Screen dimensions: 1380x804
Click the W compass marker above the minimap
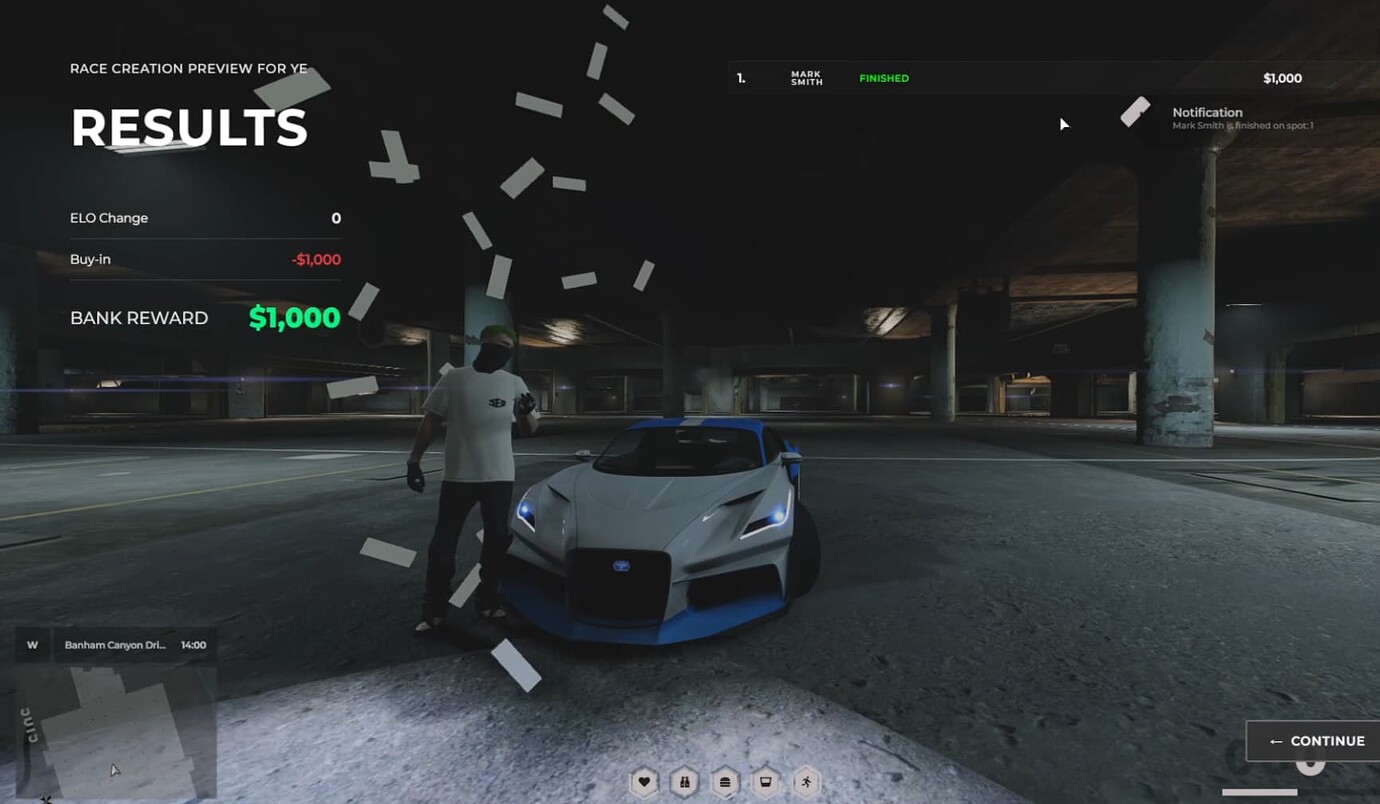click(31, 644)
